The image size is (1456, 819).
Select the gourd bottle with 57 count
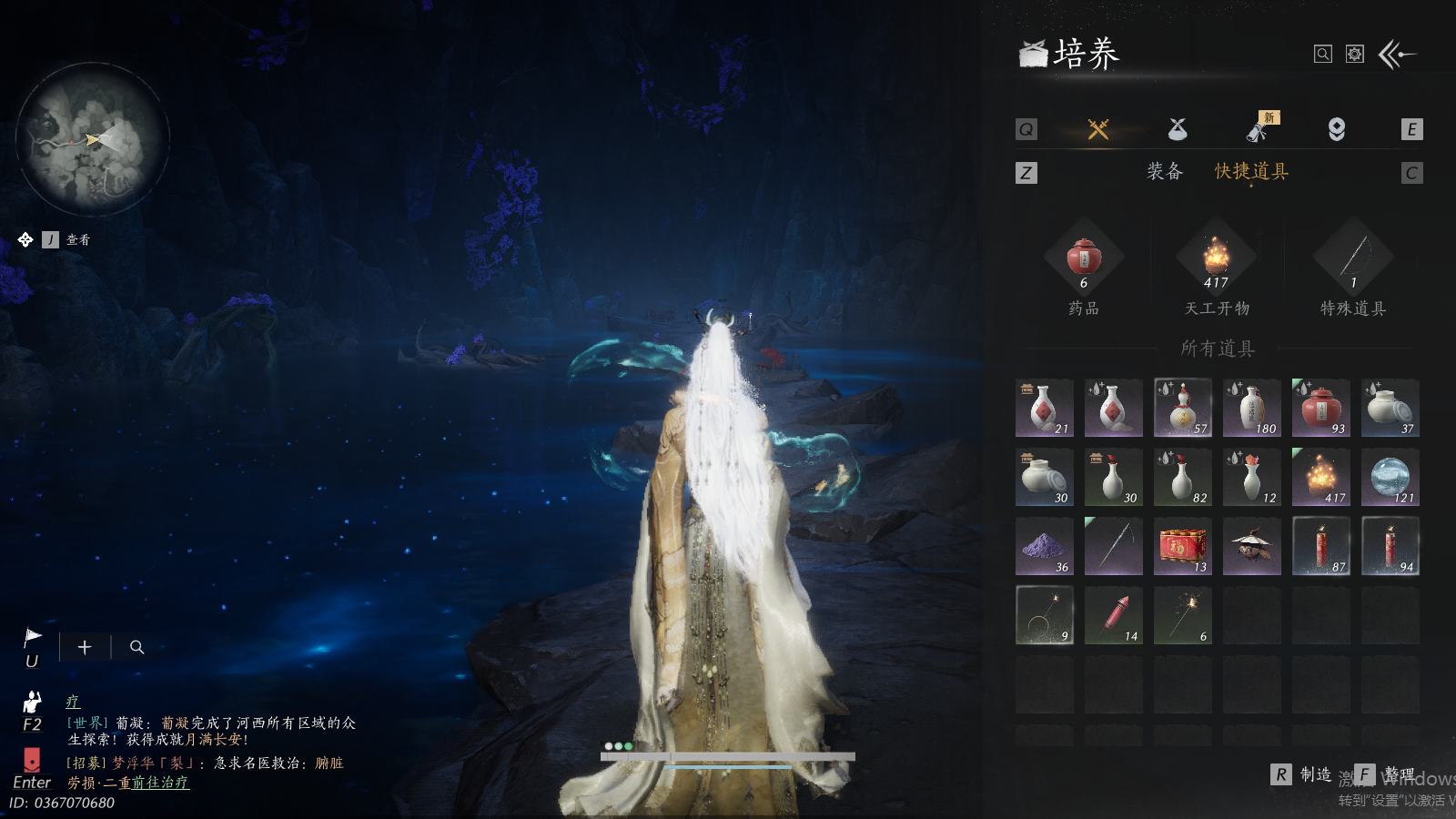click(1182, 408)
